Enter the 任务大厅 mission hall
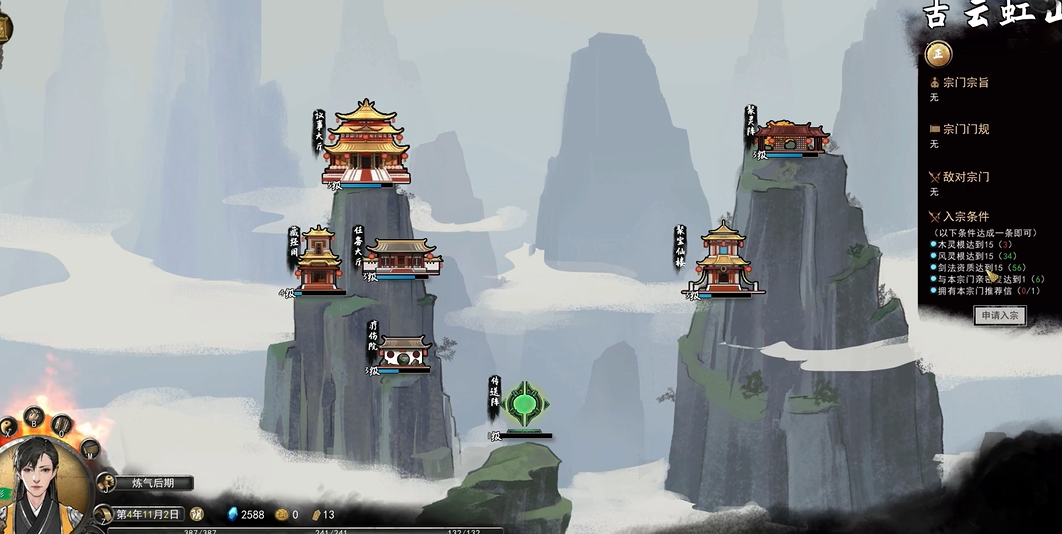Screen dimensions: 1062x534 pyautogui.click(x=402, y=256)
